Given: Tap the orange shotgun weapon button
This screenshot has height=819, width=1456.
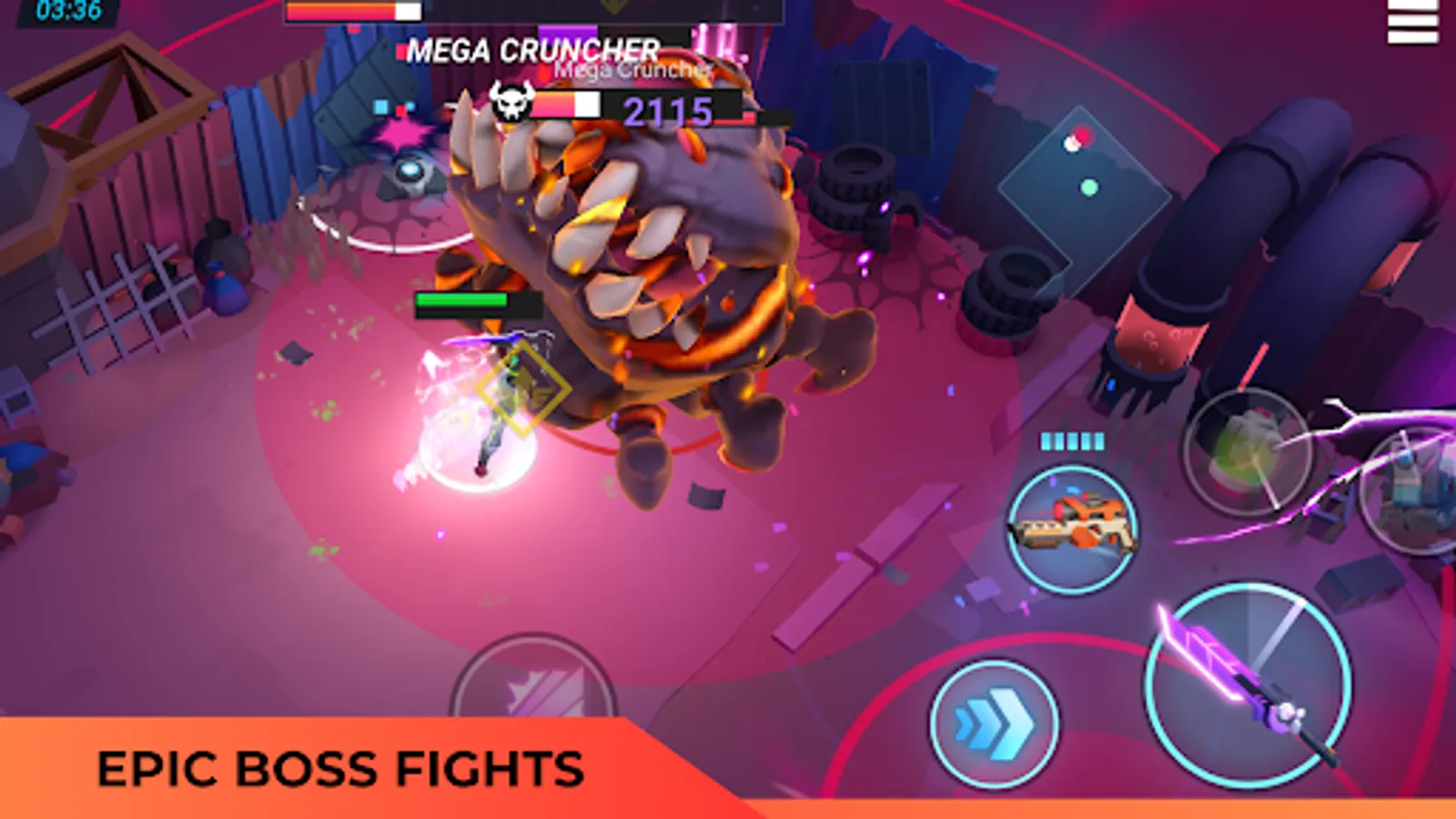Looking at the screenshot, I should (x=1074, y=528).
